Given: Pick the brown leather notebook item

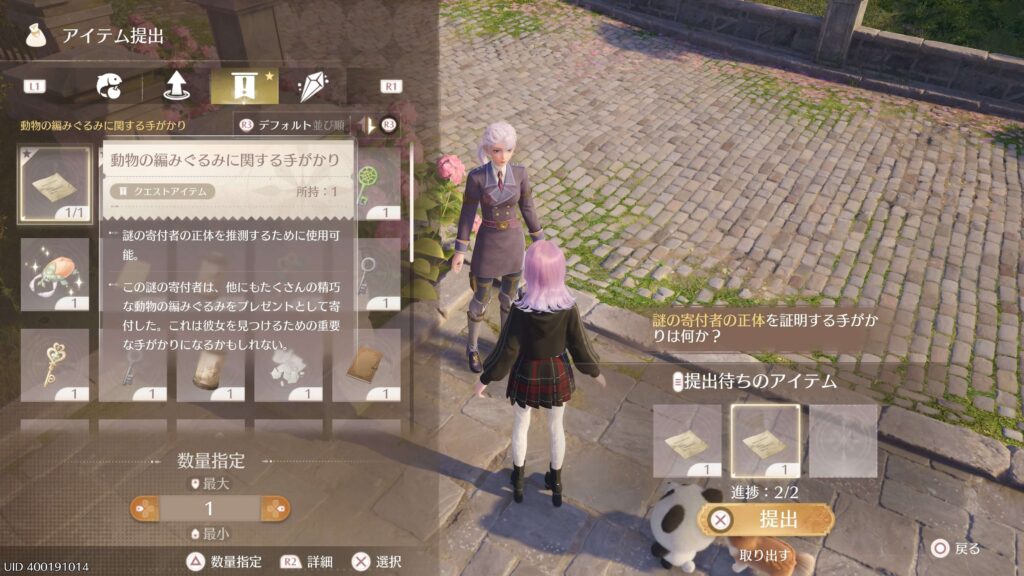Looking at the screenshot, I should [x=366, y=365].
